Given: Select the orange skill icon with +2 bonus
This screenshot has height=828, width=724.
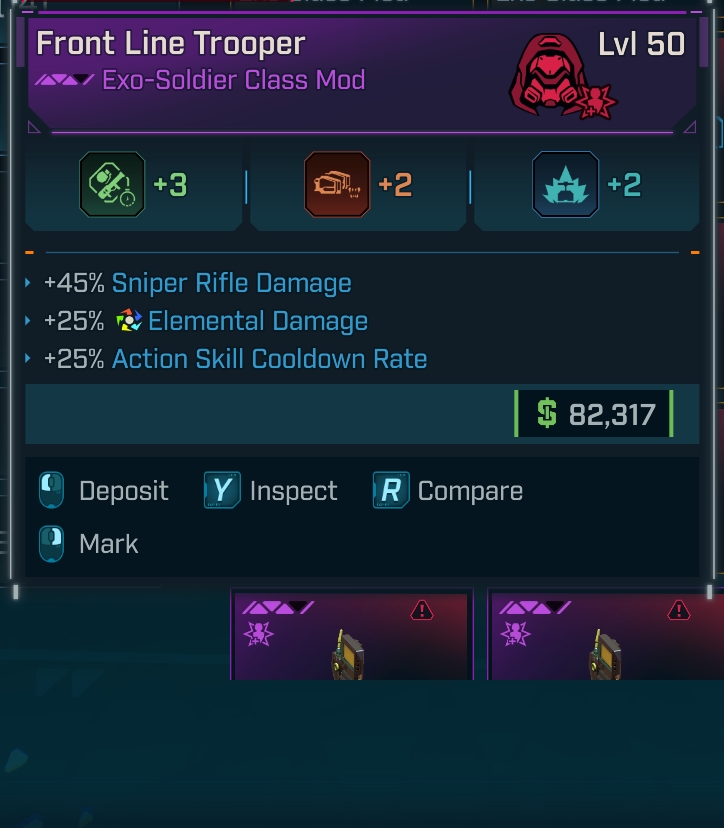Looking at the screenshot, I should click(337, 185).
